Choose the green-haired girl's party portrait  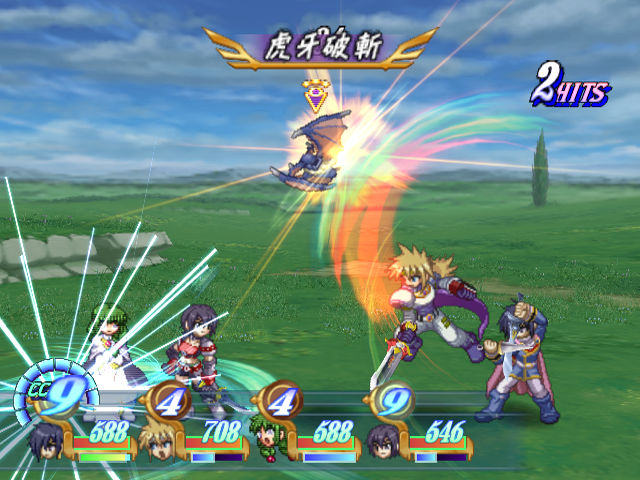click(269, 443)
